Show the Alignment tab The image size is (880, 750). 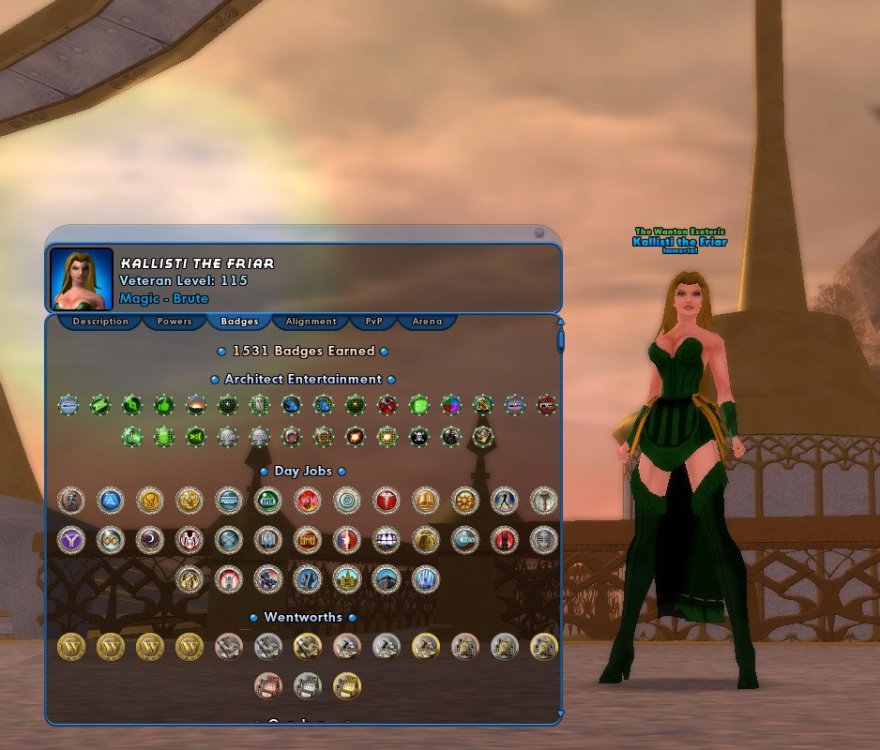point(310,322)
